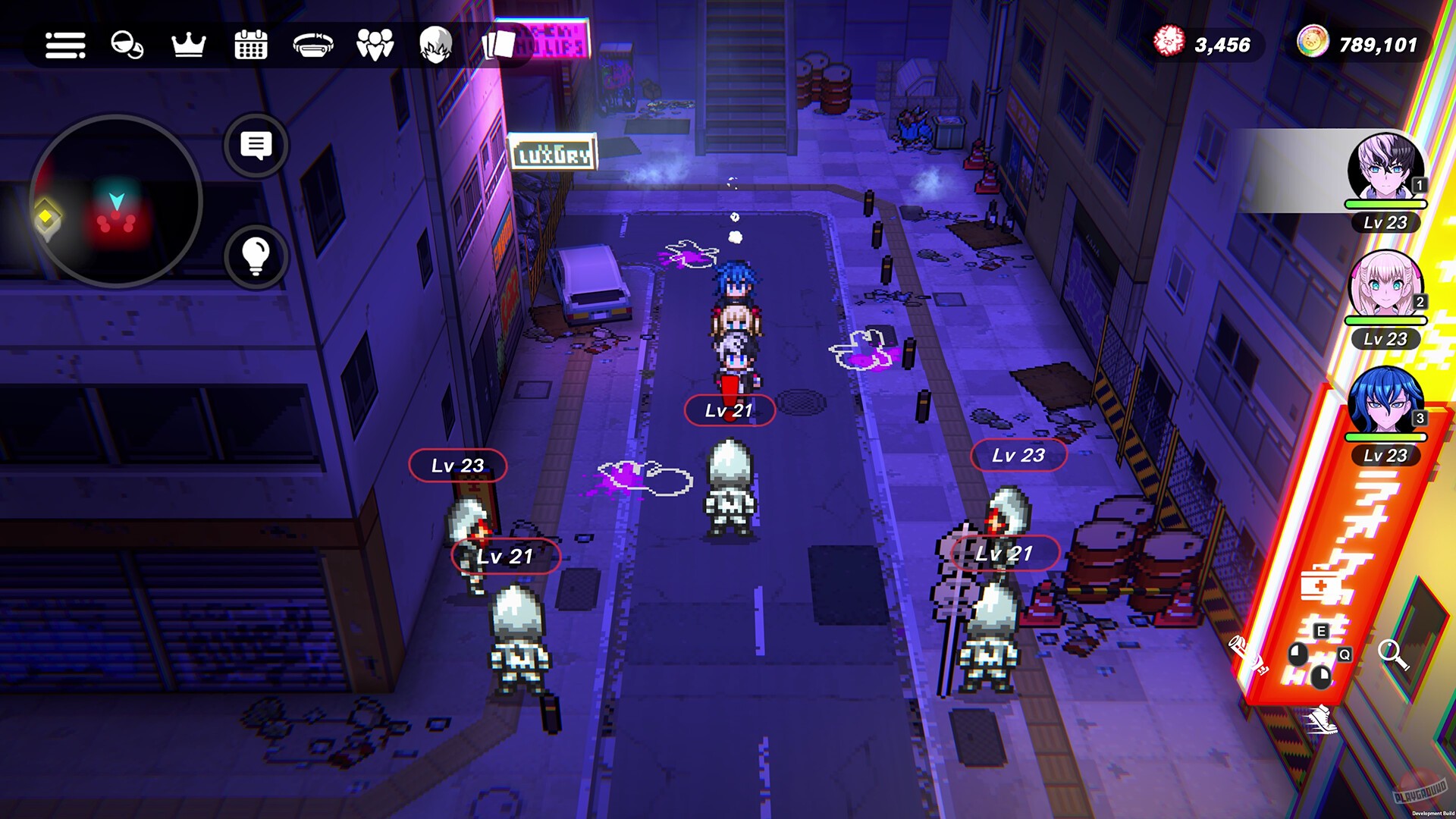1456x819 pixels.
Task: Trigger the Q skill button
Action: (x=1345, y=655)
